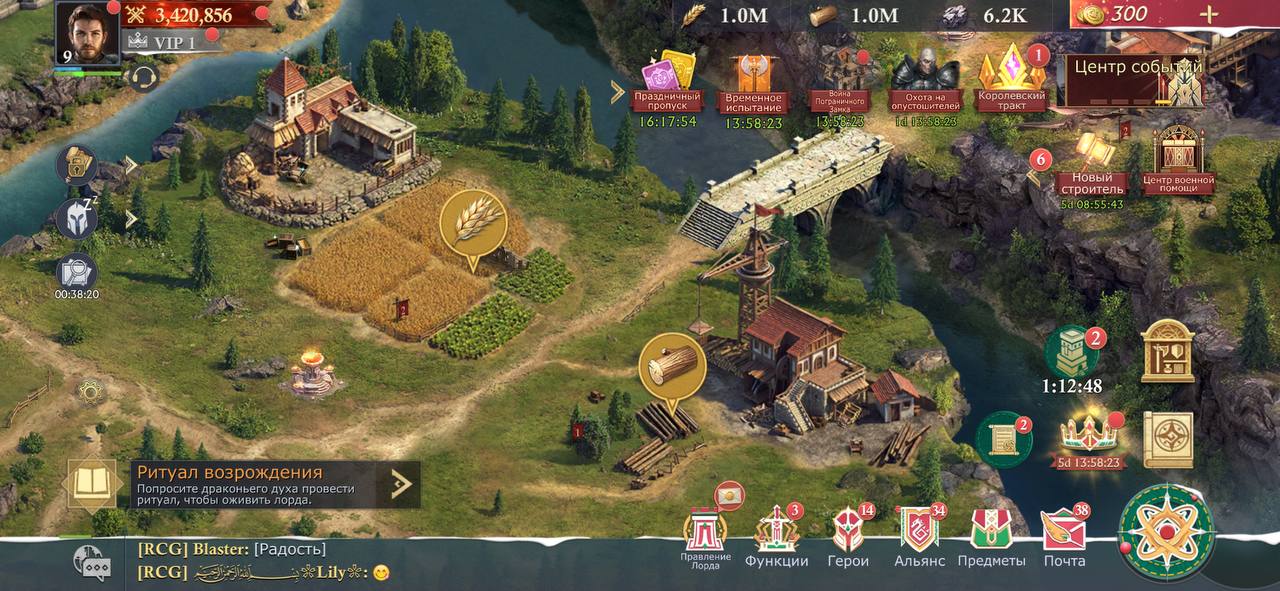This screenshot has width=1280, height=591.
Task: Open the Праздничный пропуск event
Action: pos(665,82)
